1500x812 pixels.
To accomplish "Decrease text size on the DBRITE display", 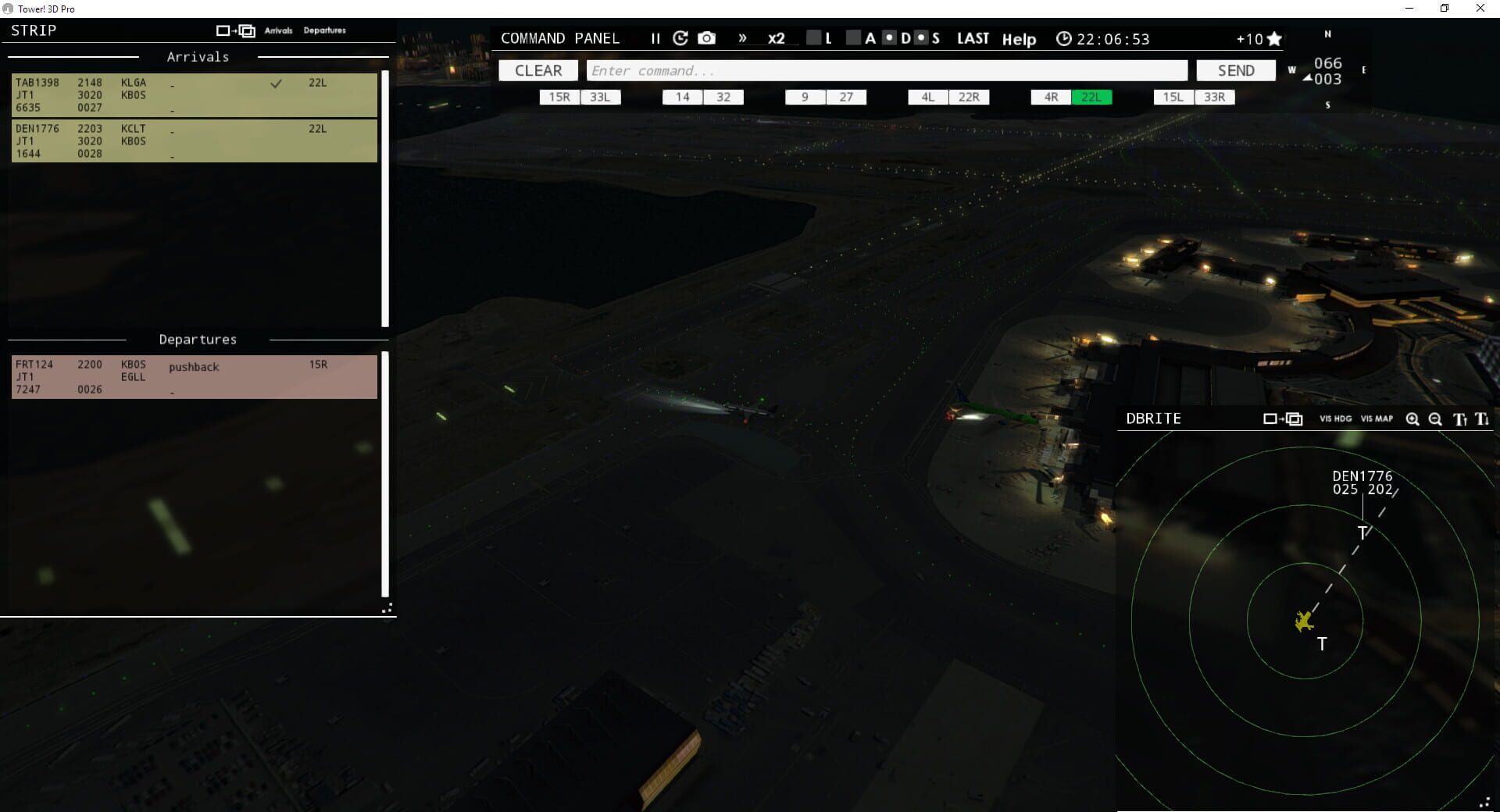I will click(x=1482, y=419).
